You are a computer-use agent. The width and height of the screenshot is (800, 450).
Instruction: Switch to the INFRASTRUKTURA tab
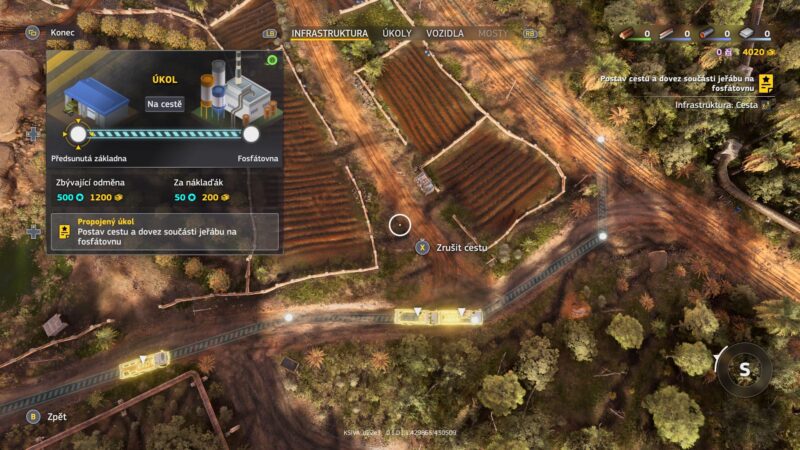(x=329, y=33)
